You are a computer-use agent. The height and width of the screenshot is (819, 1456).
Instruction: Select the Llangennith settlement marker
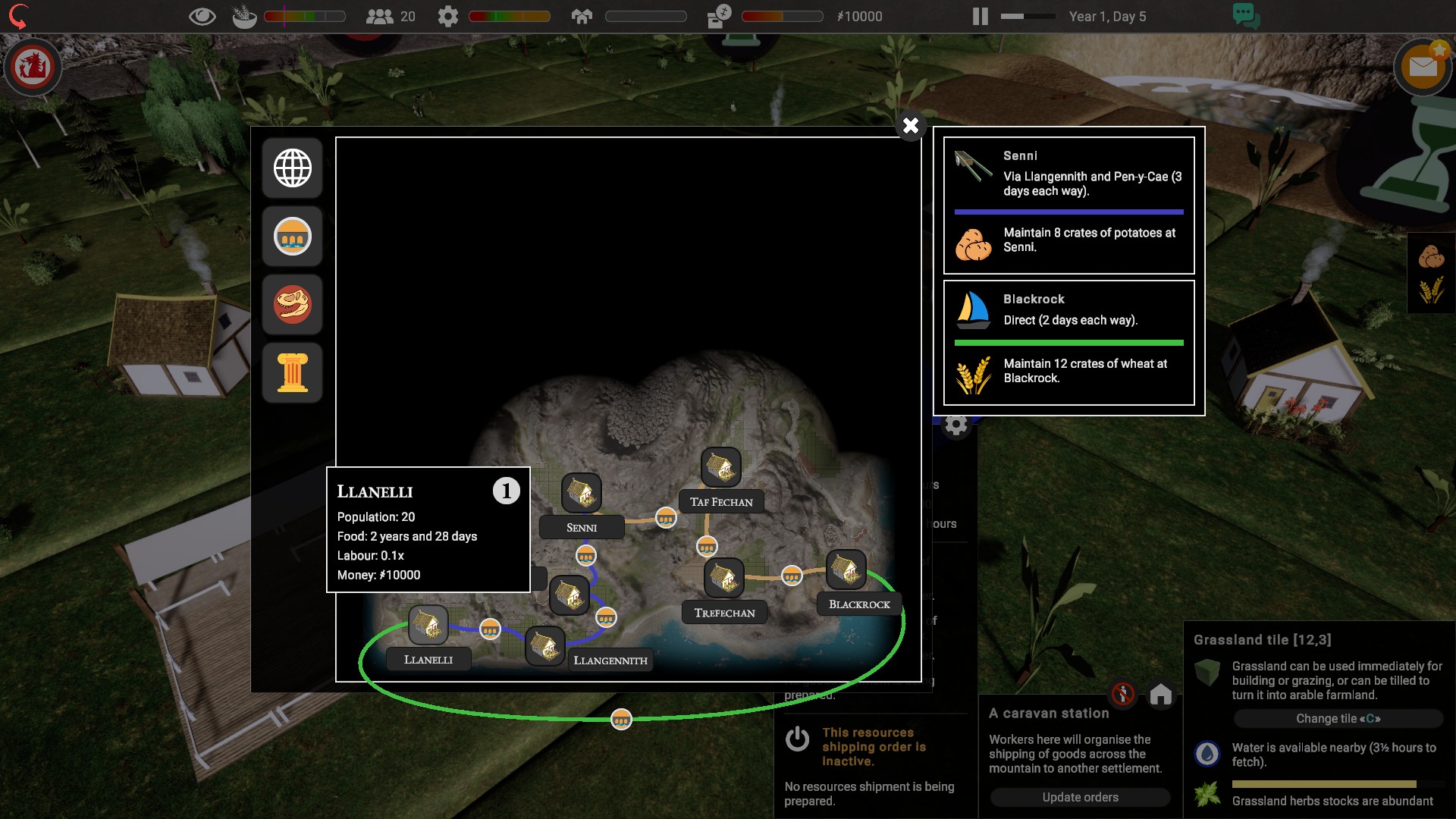pos(544,646)
